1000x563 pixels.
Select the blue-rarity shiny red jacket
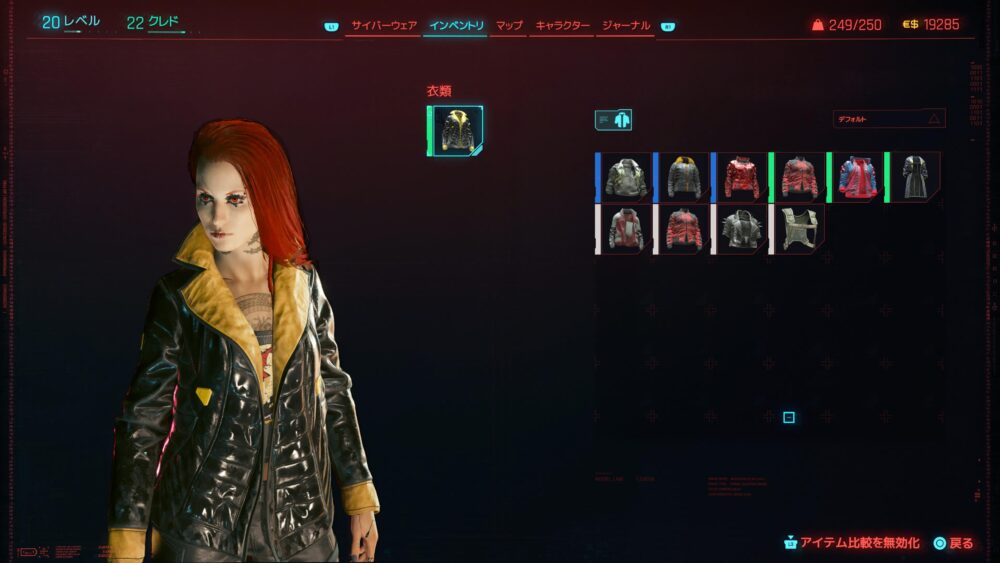pyautogui.click(x=743, y=177)
